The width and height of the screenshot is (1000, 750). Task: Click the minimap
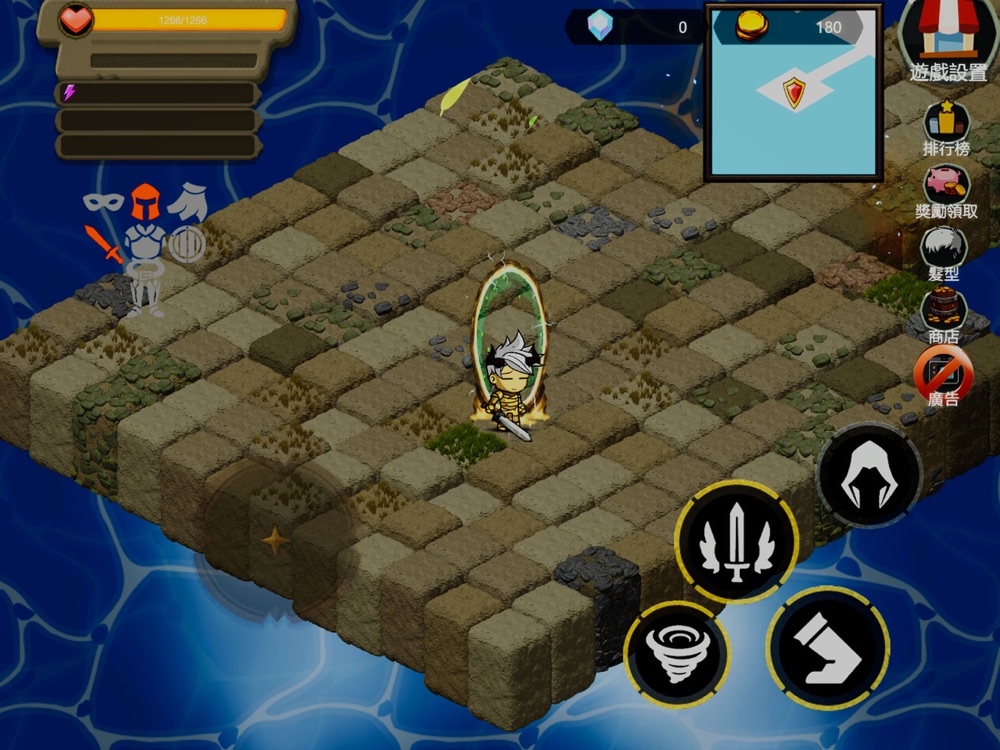pyautogui.click(x=794, y=92)
